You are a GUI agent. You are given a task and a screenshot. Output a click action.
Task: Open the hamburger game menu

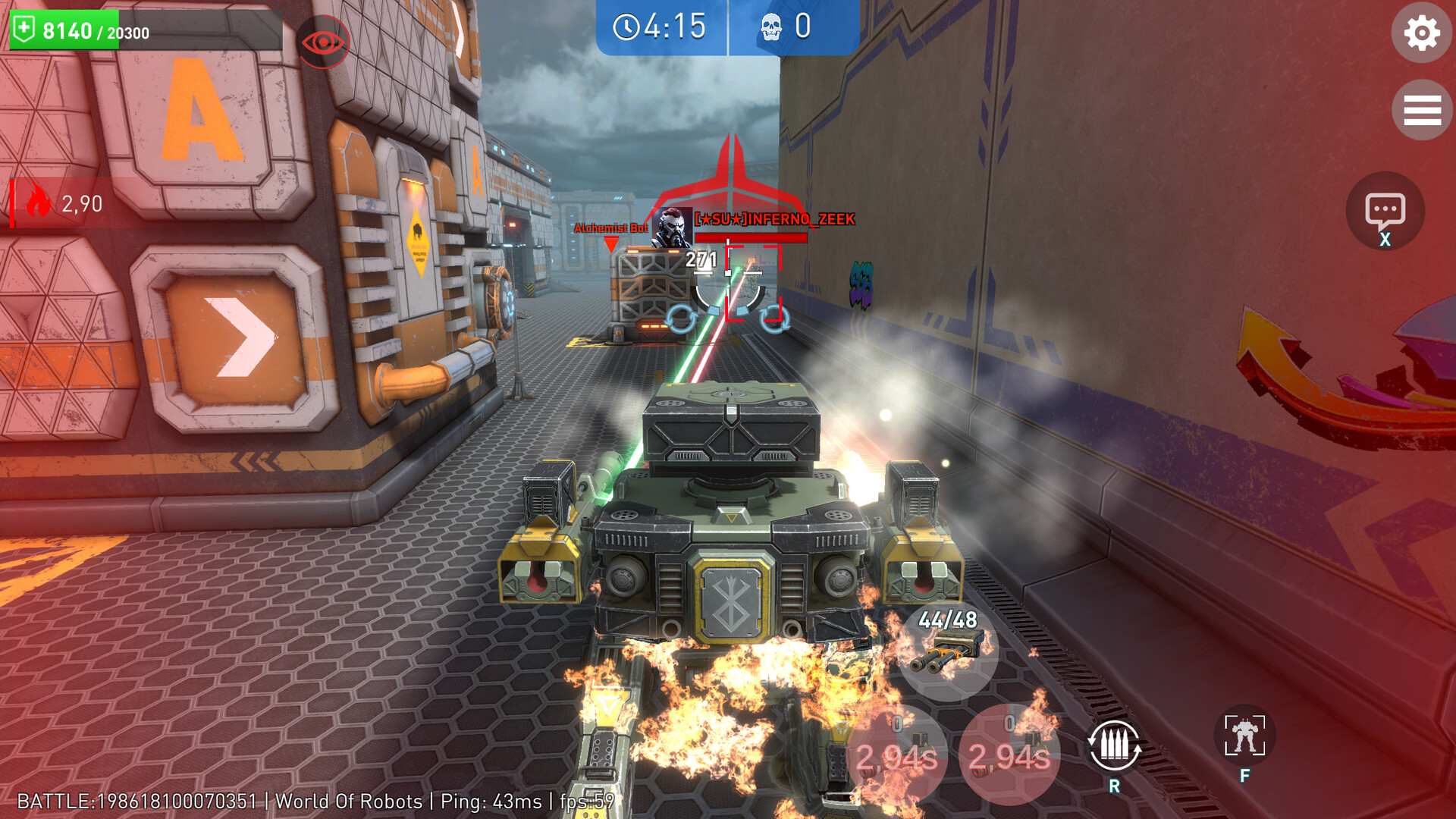pyautogui.click(x=1422, y=110)
